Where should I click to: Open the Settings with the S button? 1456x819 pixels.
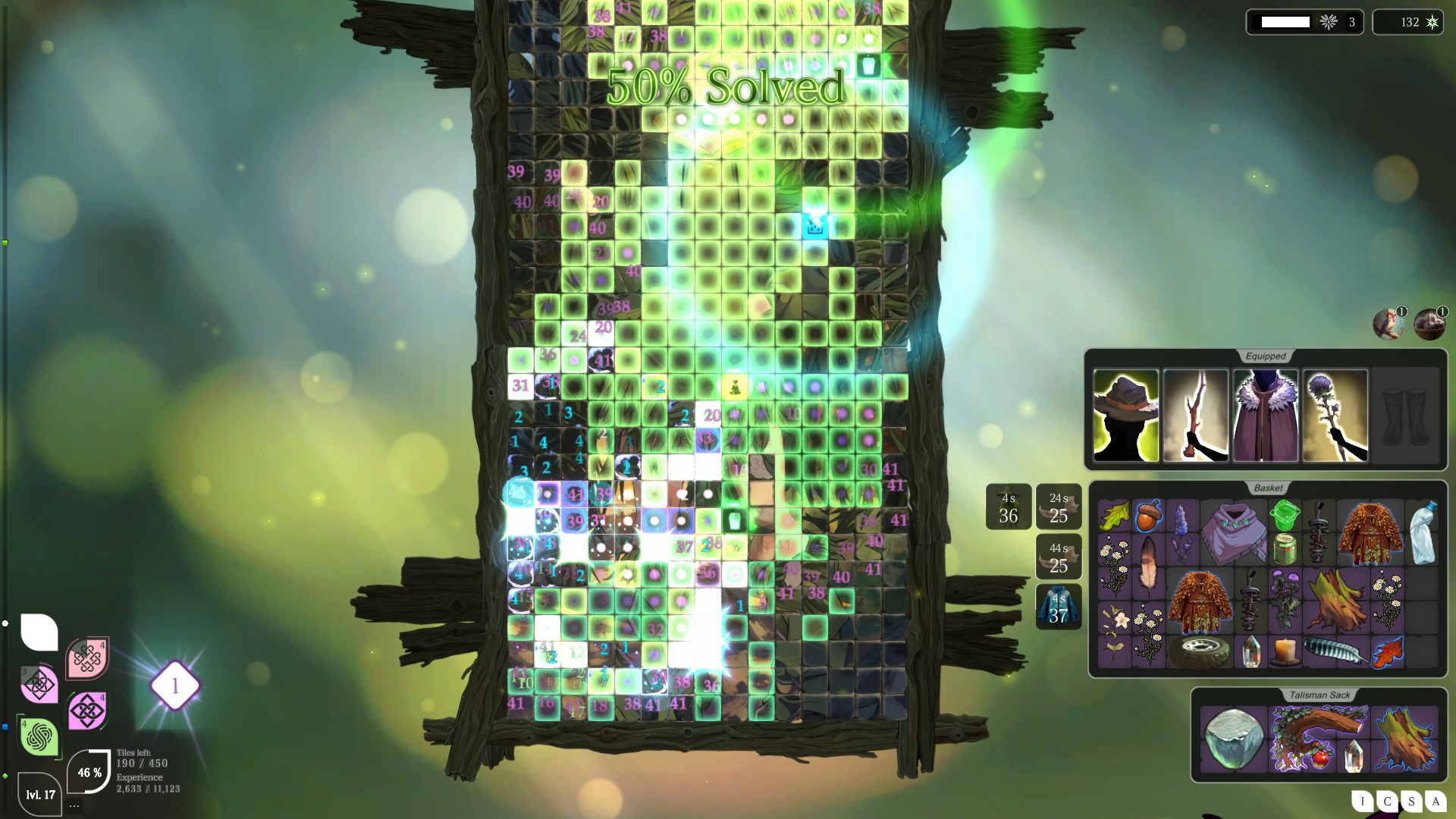(x=1410, y=802)
